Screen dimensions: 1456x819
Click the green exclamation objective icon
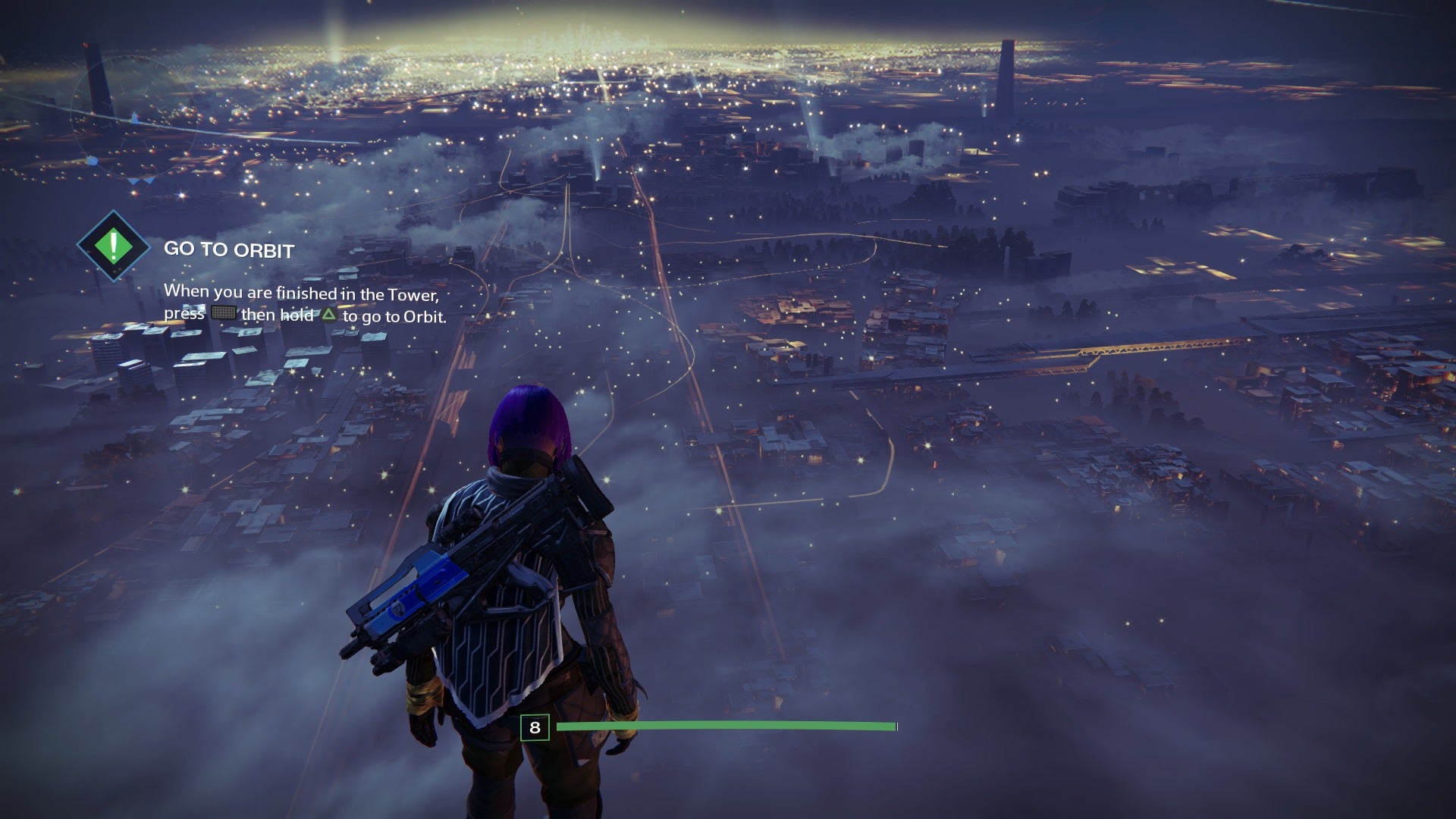(x=114, y=246)
